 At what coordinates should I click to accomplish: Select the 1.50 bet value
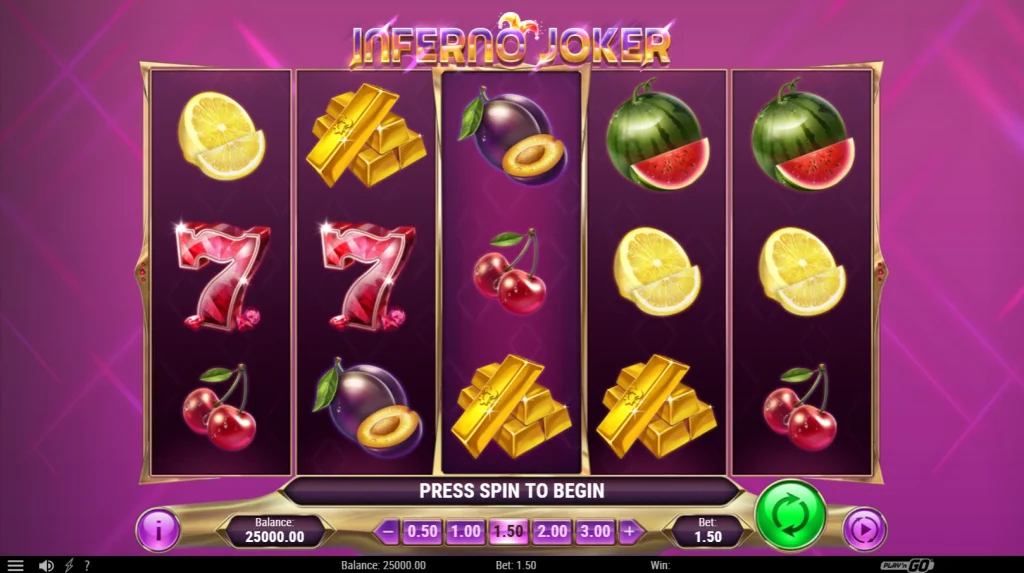[508, 531]
